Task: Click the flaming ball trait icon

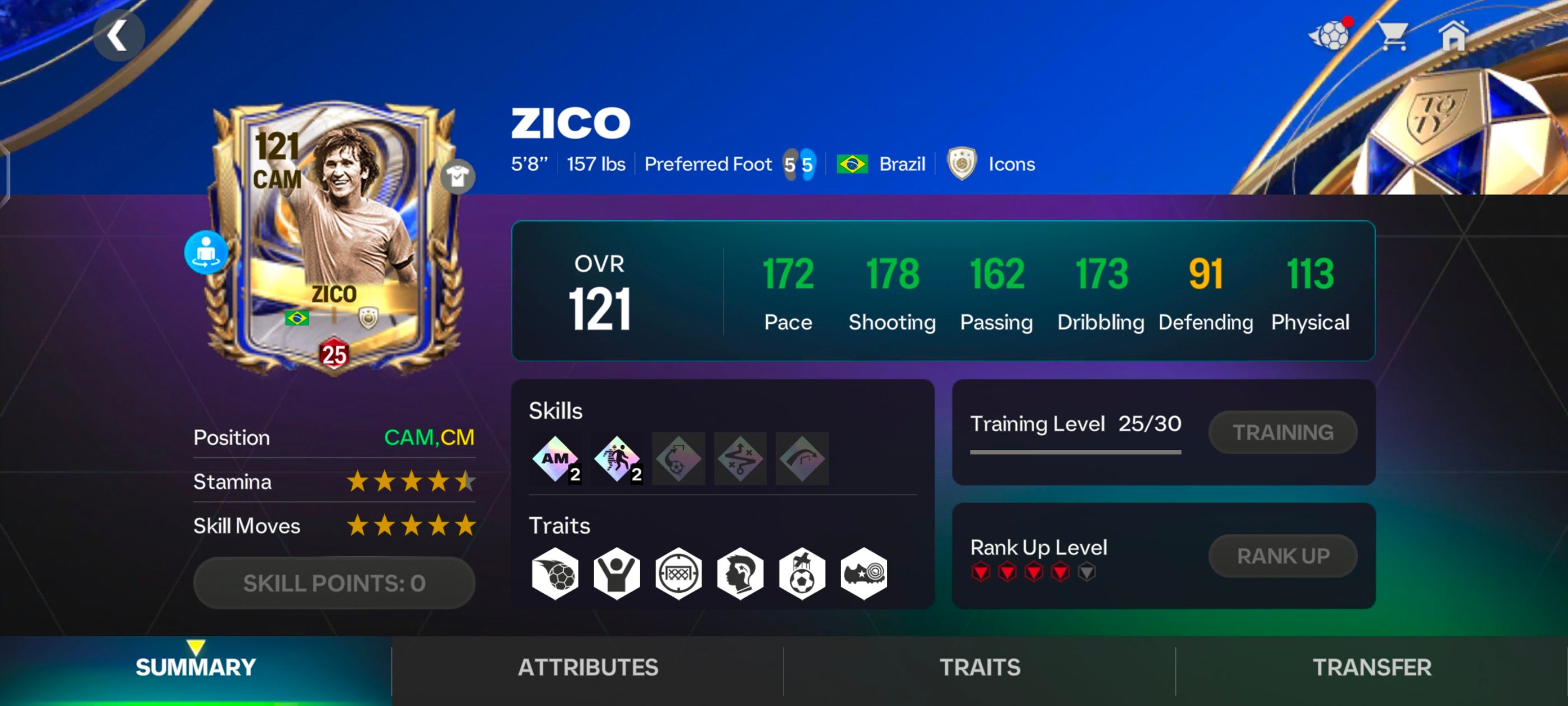Action: click(556, 573)
